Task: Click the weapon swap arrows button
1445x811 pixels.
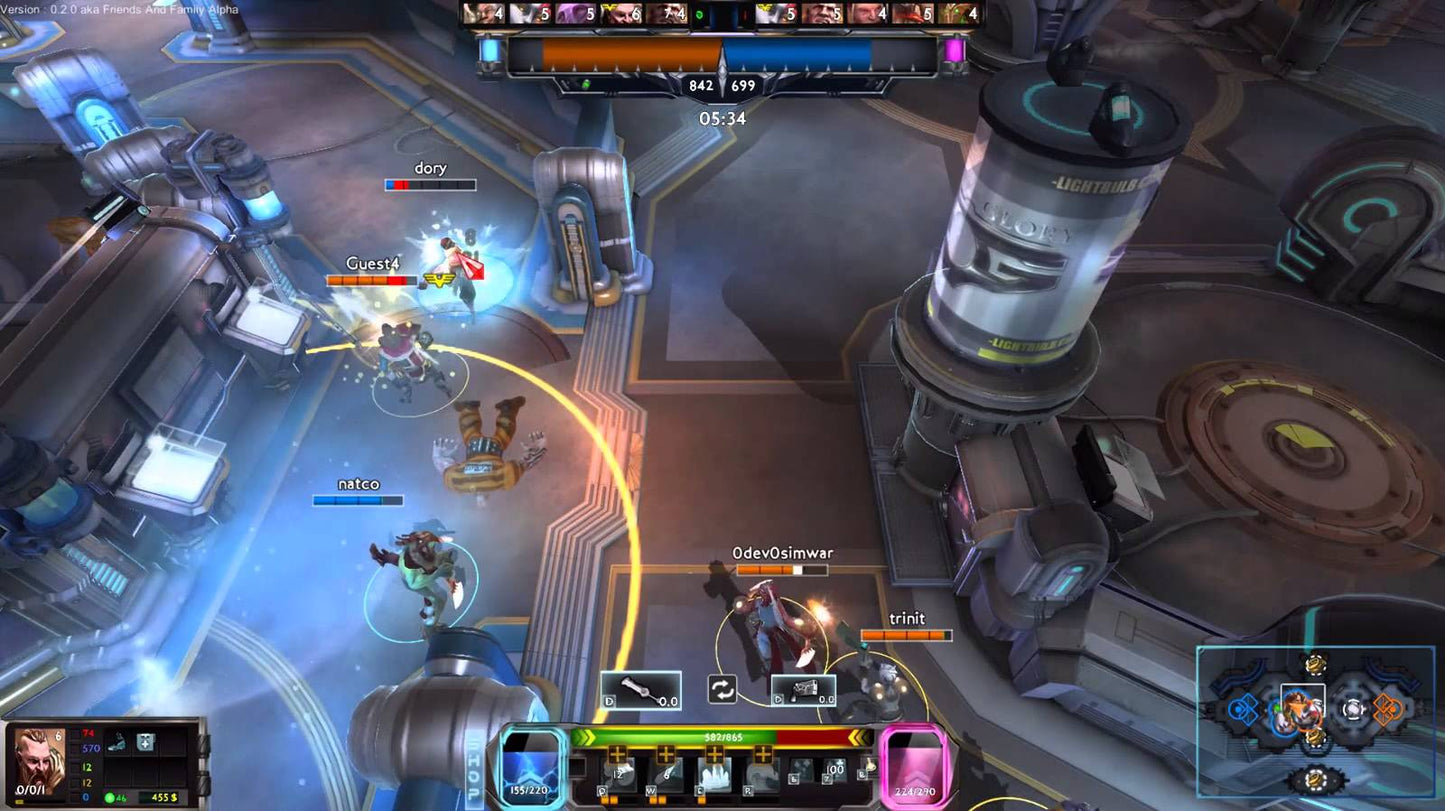Action: pyautogui.click(x=722, y=689)
